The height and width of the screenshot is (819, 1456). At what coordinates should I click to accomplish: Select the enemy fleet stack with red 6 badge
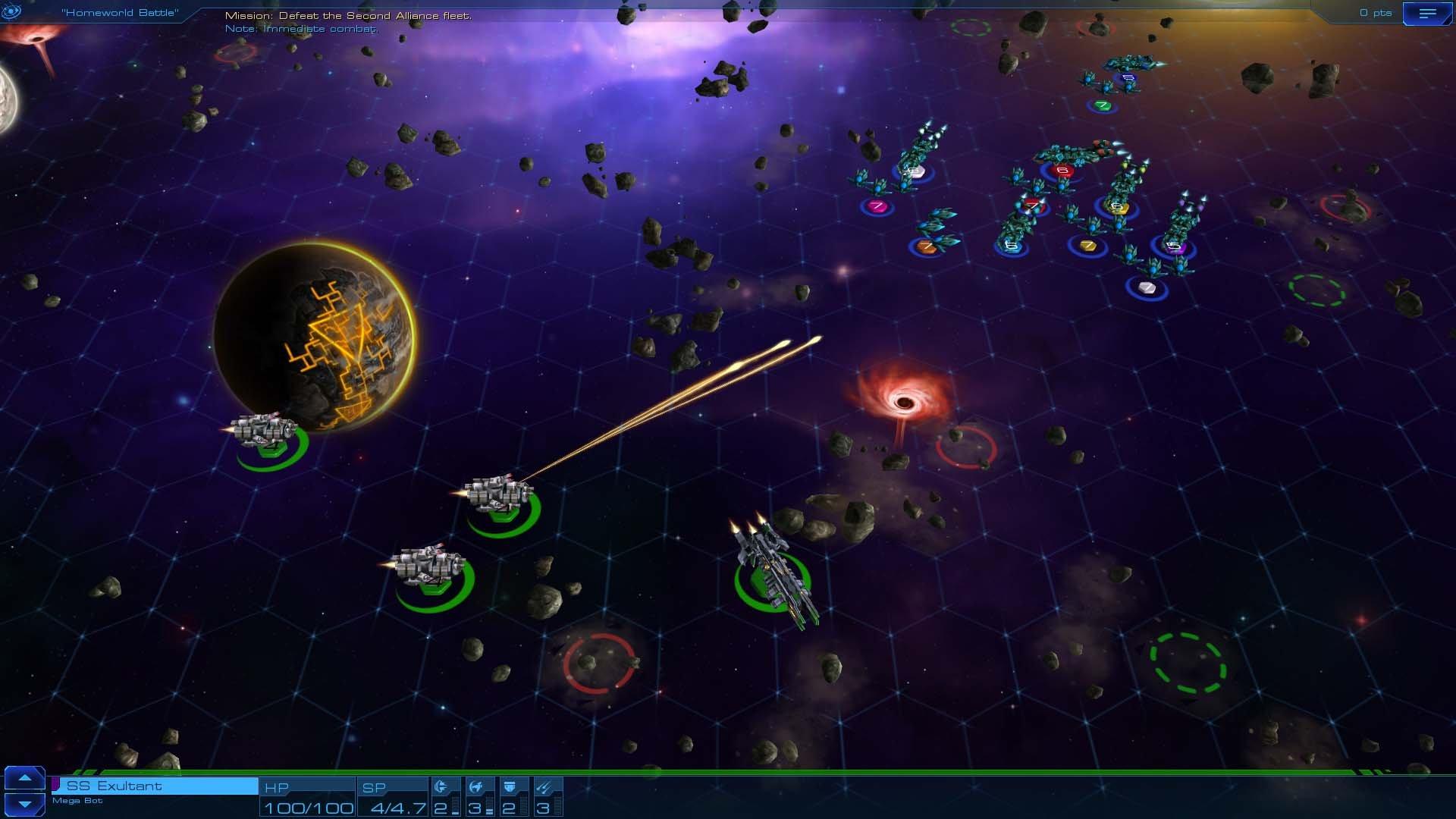(1061, 171)
